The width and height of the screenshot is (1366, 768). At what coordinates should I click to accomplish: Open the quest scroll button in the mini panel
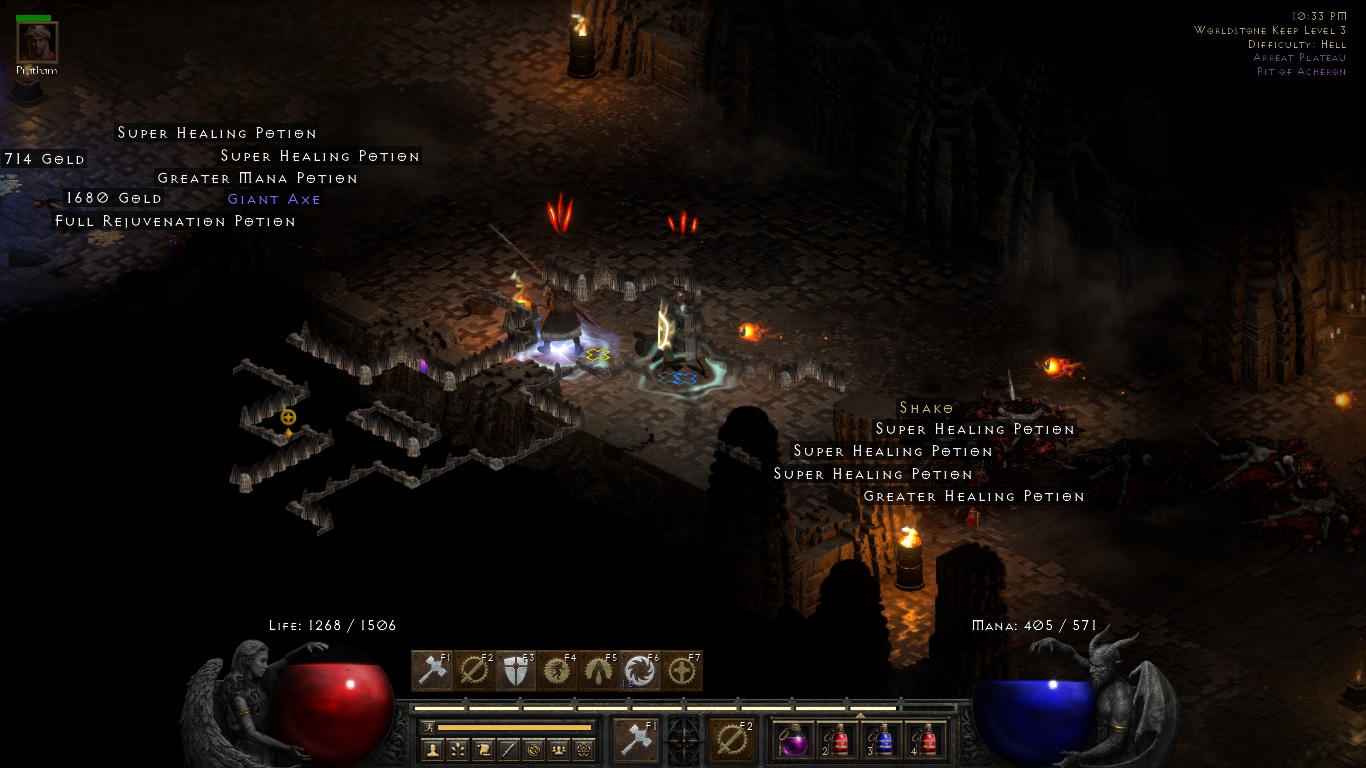(484, 749)
